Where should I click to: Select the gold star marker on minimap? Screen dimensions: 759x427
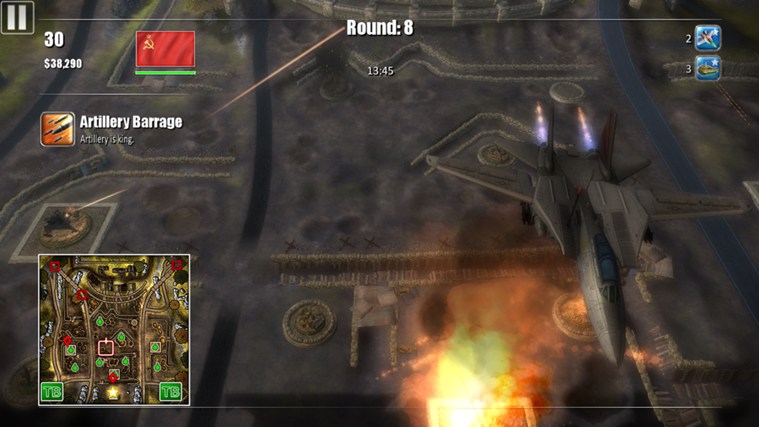(x=113, y=392)
